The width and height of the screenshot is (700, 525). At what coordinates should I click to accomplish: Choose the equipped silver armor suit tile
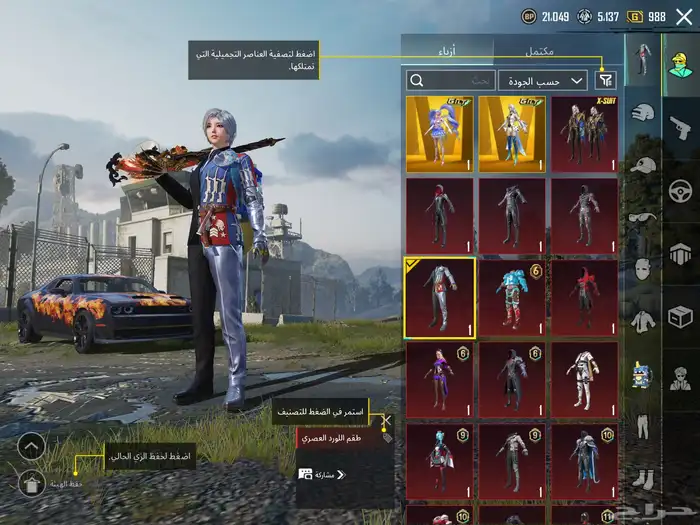coord(440,297)
